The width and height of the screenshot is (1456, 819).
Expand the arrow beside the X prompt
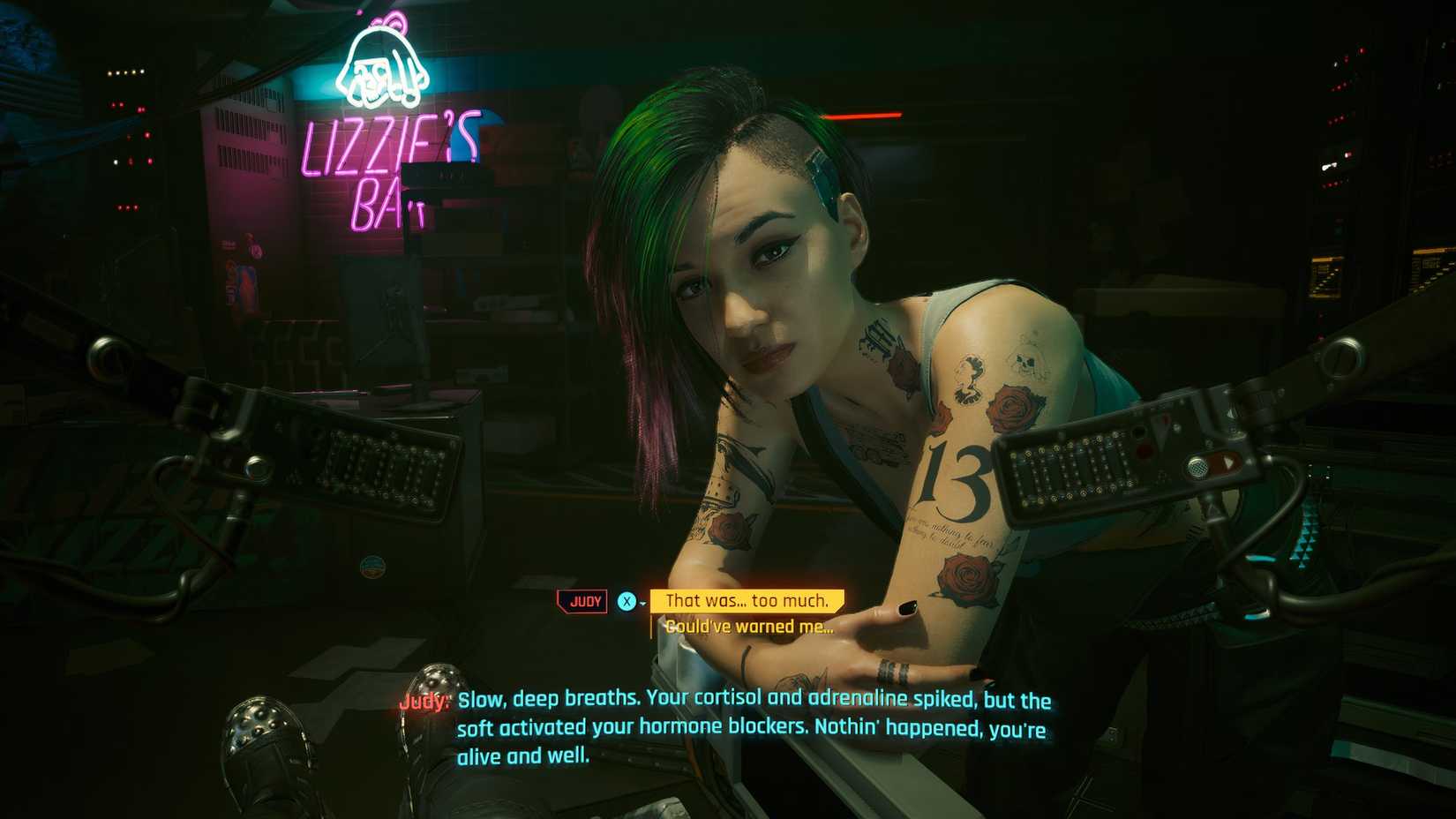pyautogui.click(x=642, y=602)
